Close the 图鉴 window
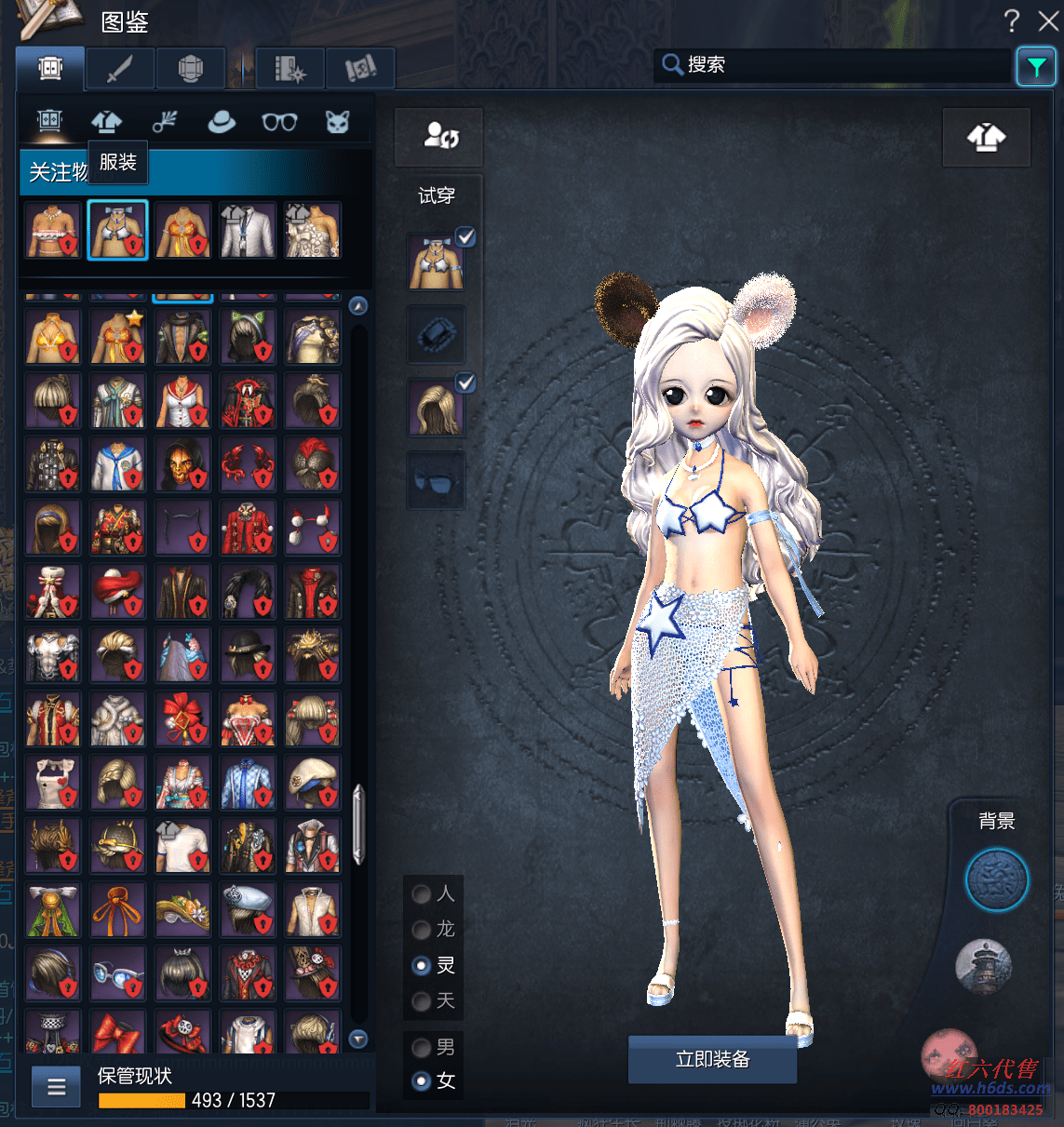The width and height of the screenshot is (1064, 1127). pos(1048,20)
